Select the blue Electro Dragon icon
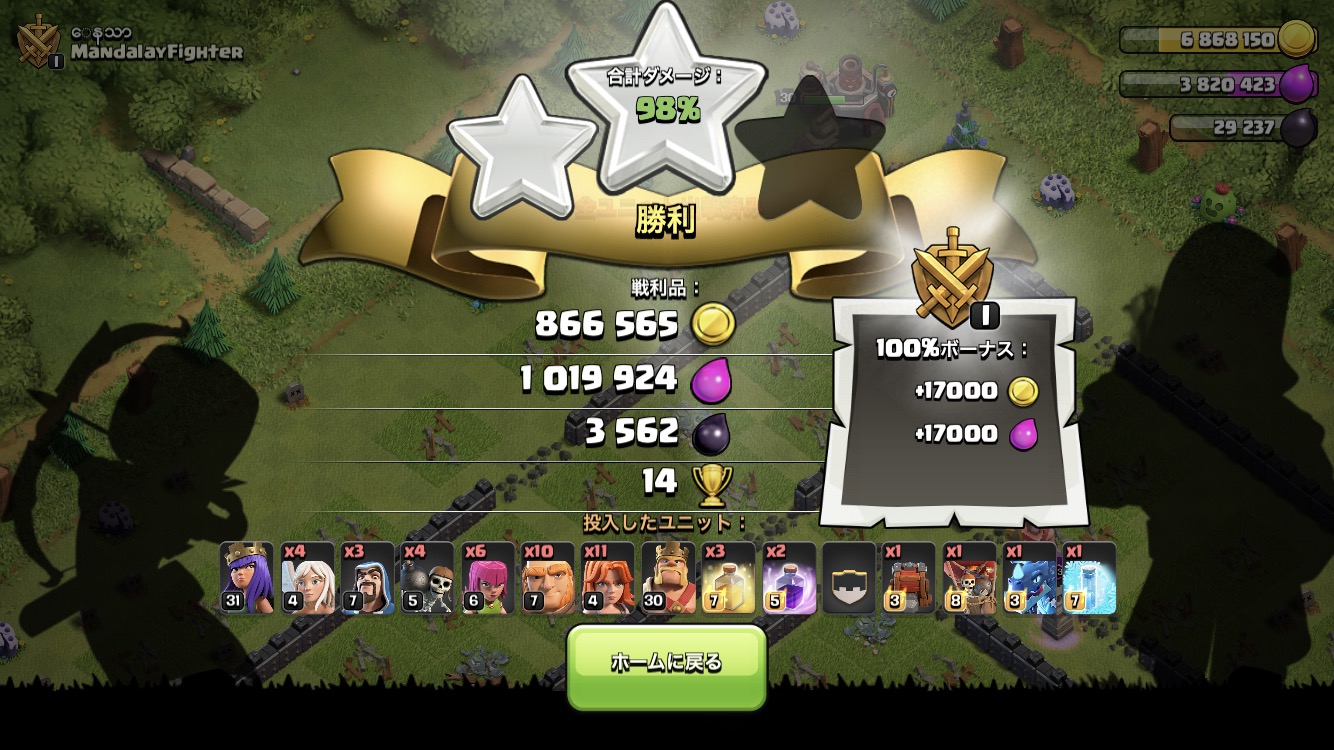 pos(1030,578)
